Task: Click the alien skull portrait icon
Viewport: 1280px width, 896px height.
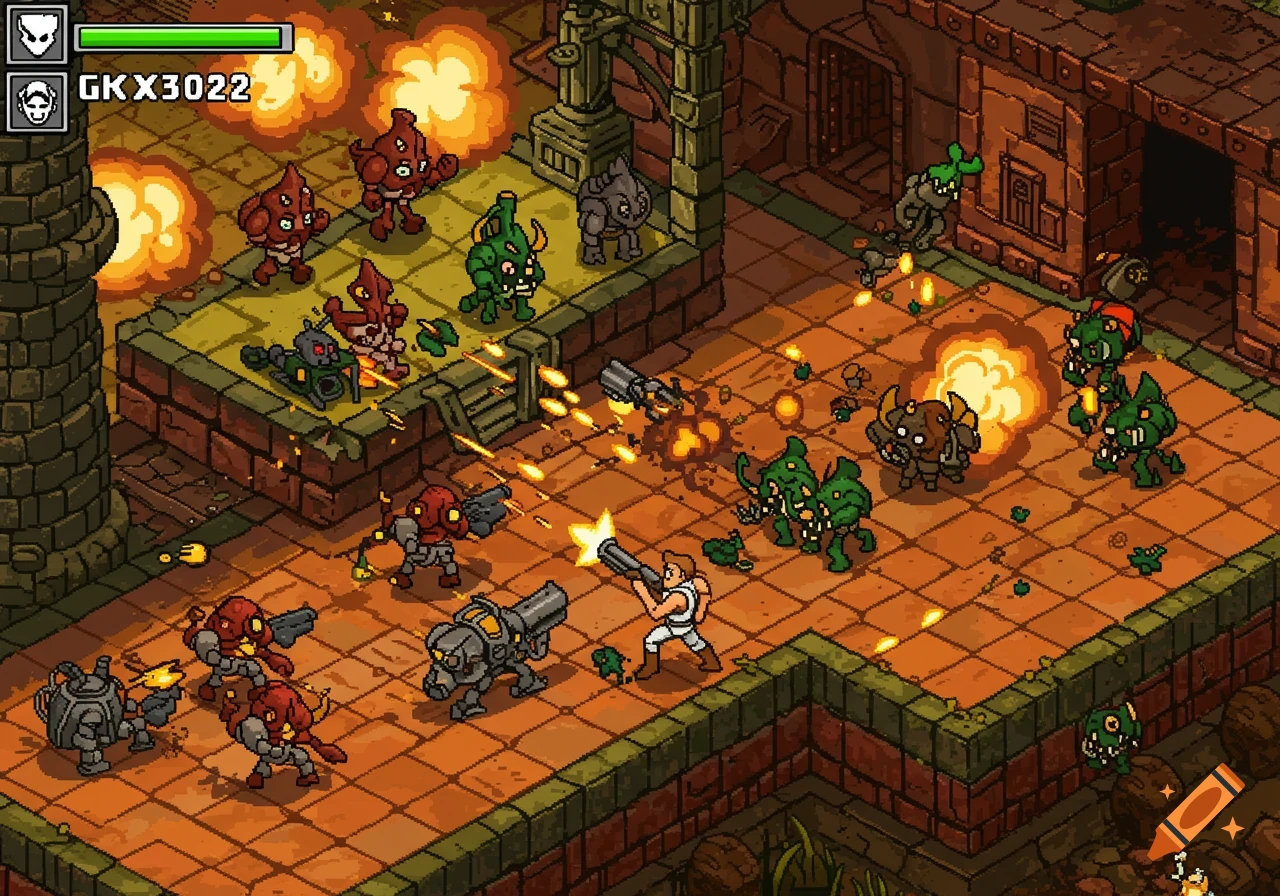Action: tap(38, 33)
